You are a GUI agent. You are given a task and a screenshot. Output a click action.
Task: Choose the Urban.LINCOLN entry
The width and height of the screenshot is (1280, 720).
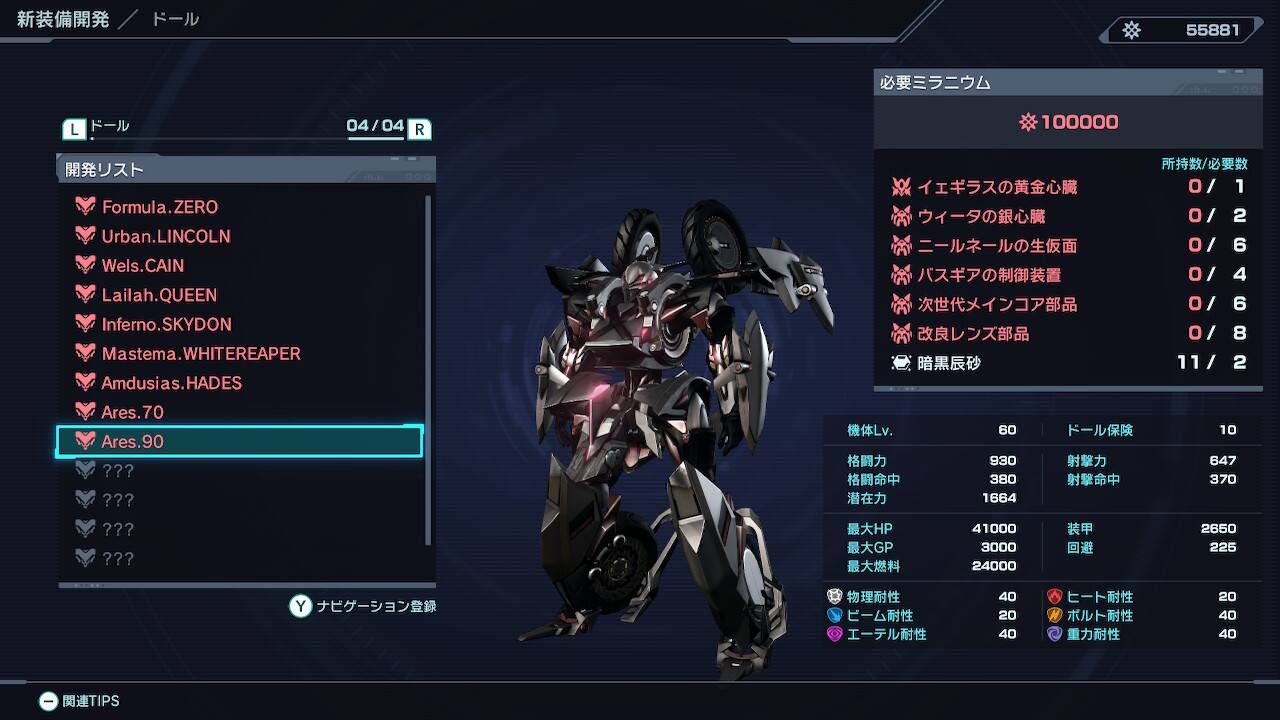pyautogui.click(x=166, y=237)
